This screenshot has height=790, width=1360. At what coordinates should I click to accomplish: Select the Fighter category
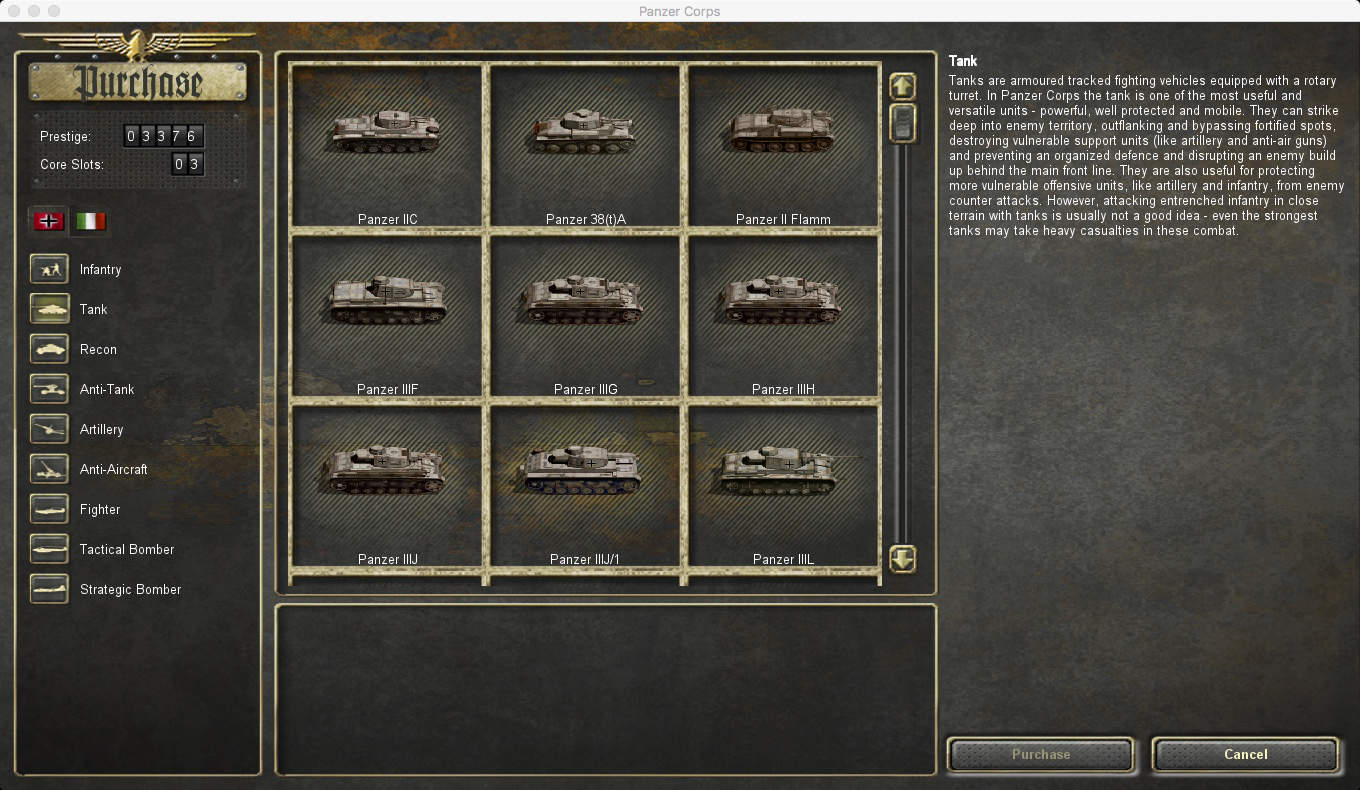click(x=50, y=509)
